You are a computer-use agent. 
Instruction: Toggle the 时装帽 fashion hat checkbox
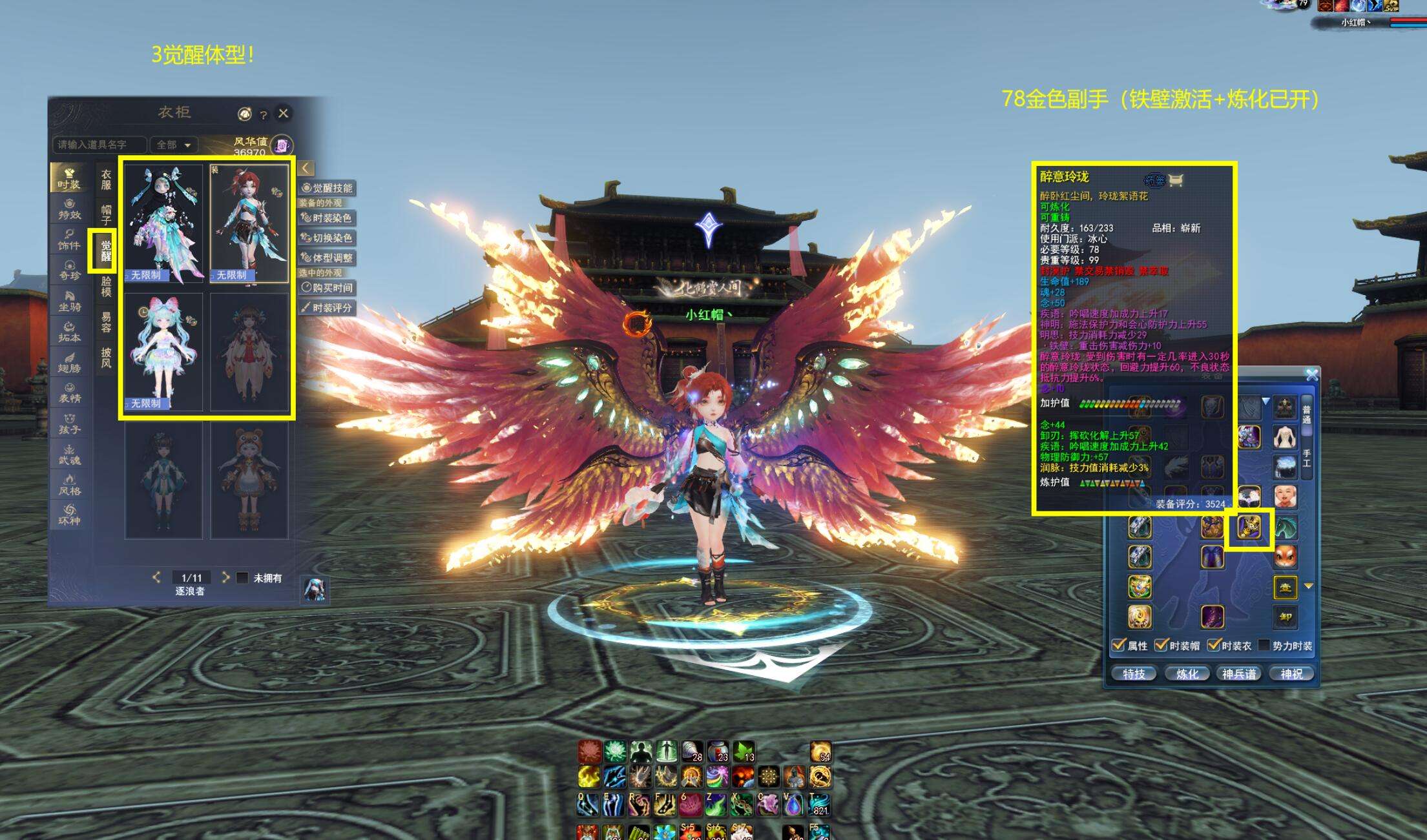coord(1161,645)
